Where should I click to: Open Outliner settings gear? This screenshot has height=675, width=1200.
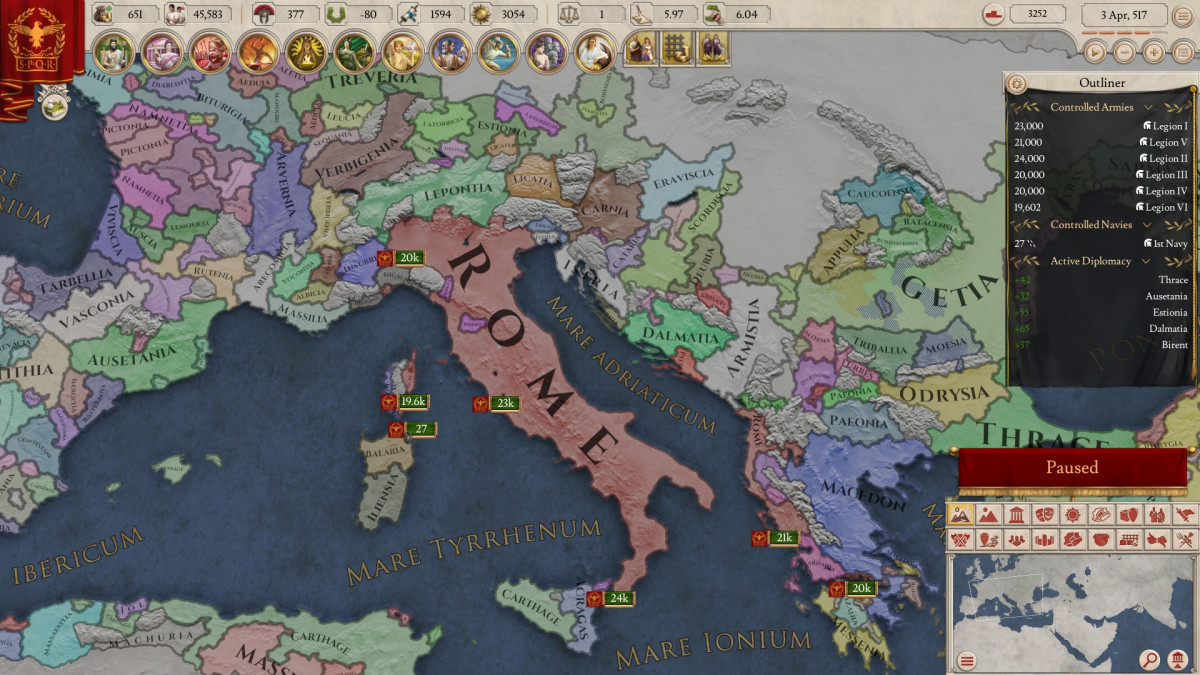pos(1018,84)
